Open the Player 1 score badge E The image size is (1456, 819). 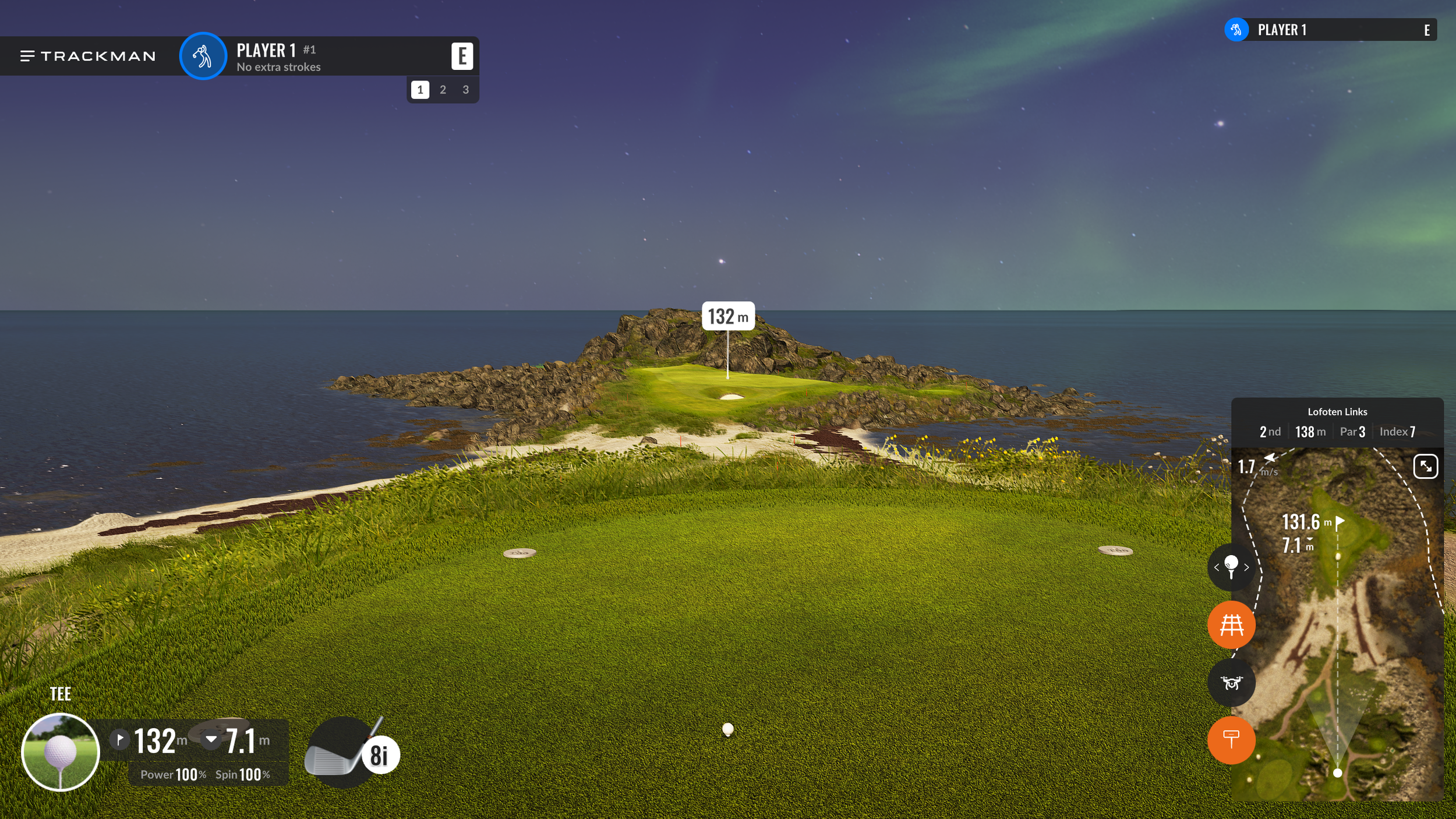tap(462, 56)
